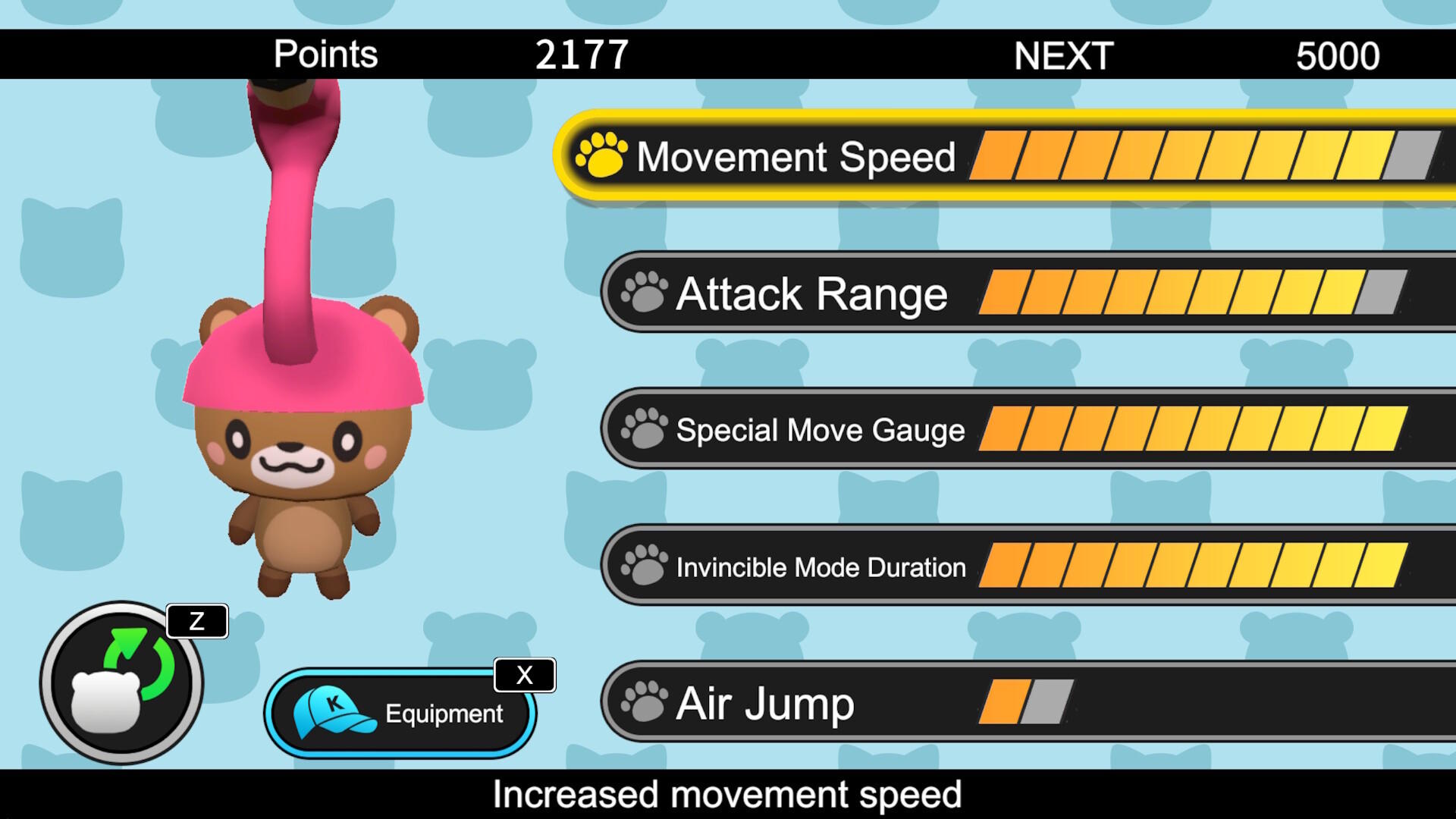Click the NEXT label in the points bar
The height and width of the screenshot is (819, 1456).
pos(1064,54)
